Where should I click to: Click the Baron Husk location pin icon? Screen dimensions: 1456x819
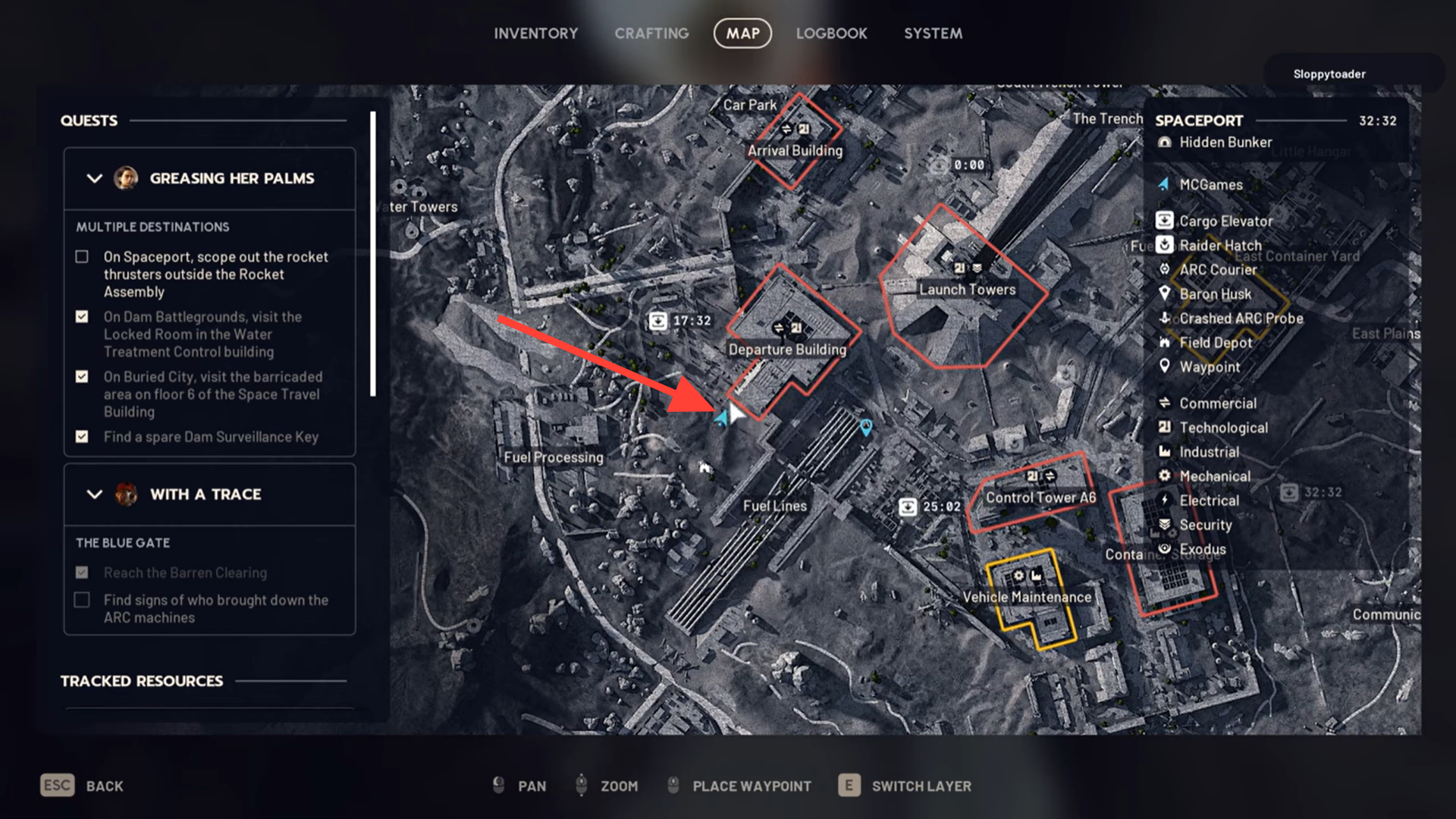tap(1166, 293)
